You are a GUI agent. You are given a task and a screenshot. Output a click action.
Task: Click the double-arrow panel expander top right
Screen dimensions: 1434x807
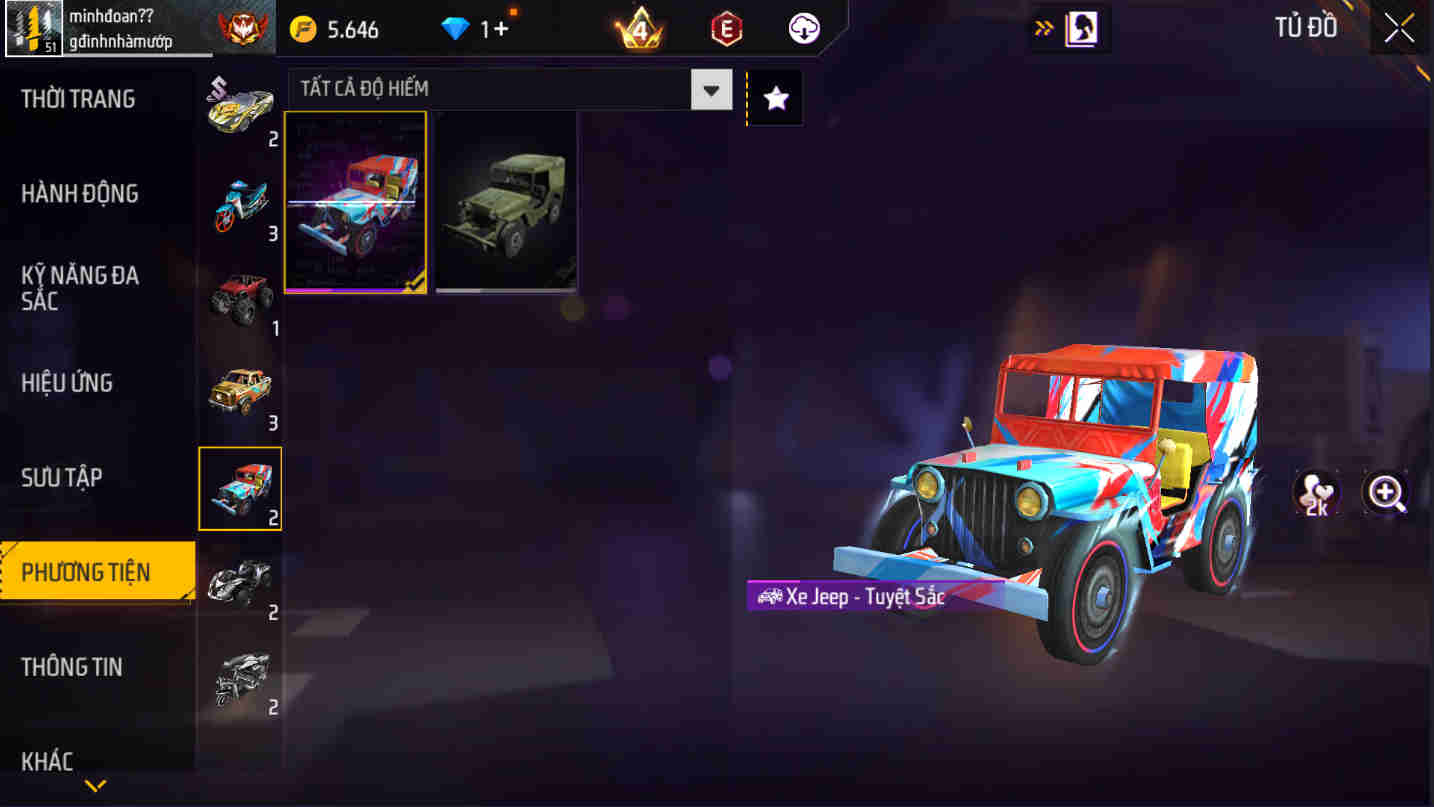[1043, 29]
